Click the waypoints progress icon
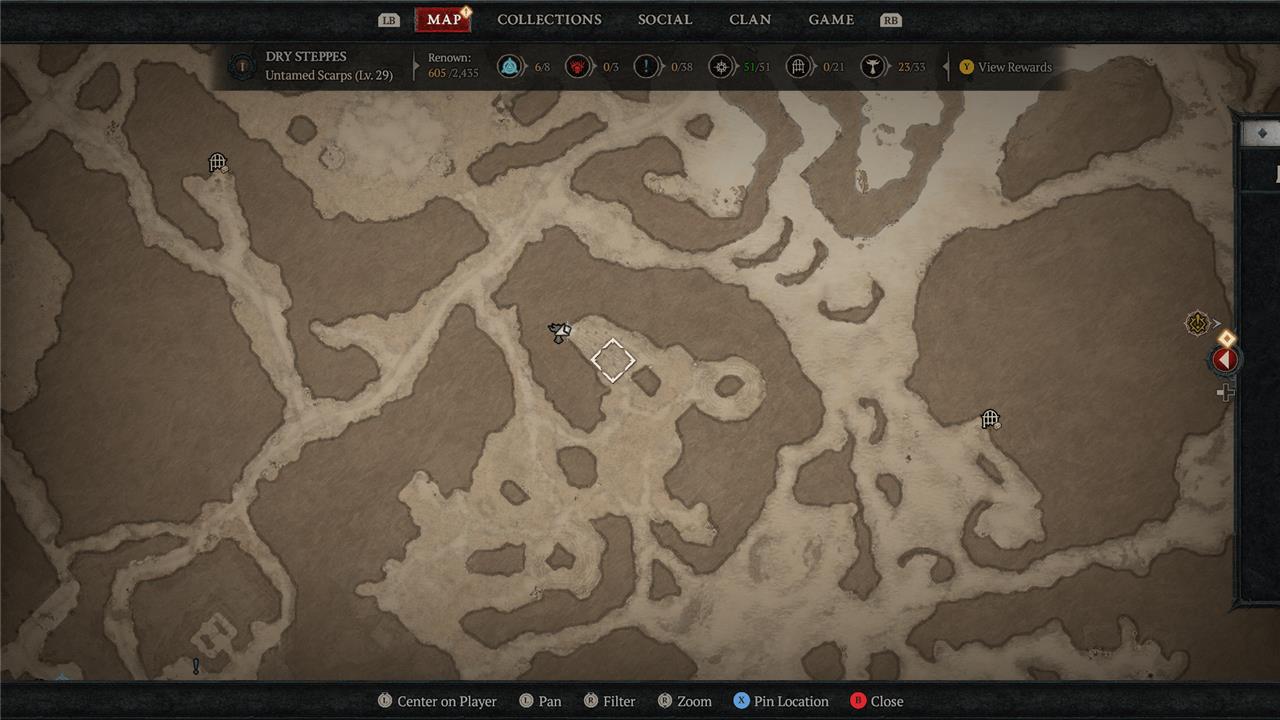Screen dimensions: 1280x720 coord(510,67)
